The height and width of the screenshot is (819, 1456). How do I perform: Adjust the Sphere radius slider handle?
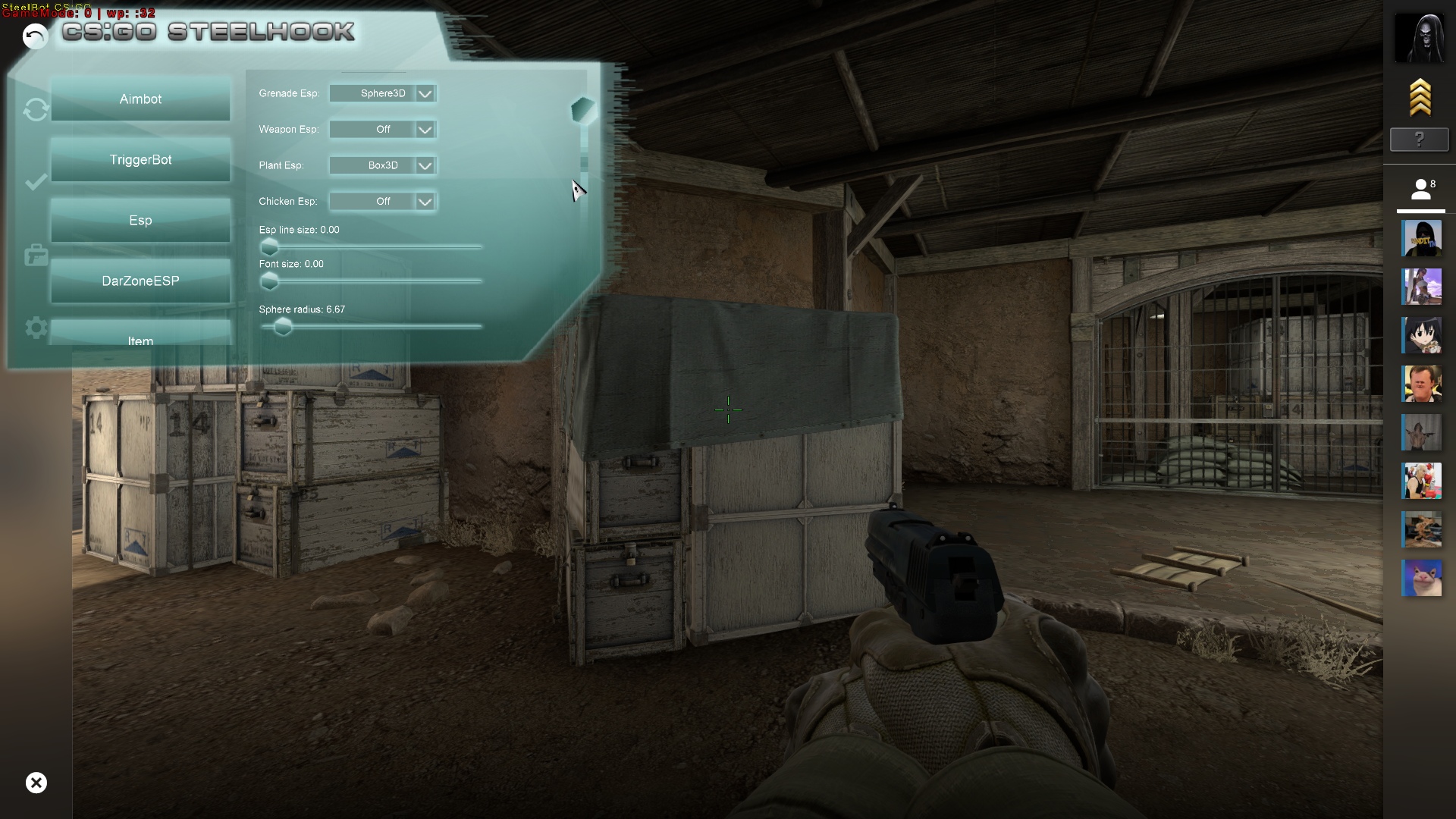click(283, 327)
